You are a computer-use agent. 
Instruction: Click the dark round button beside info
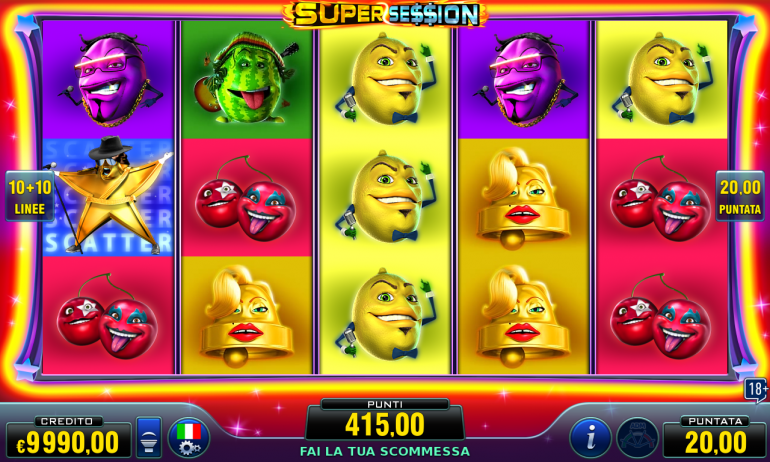[x=637, y=438]
